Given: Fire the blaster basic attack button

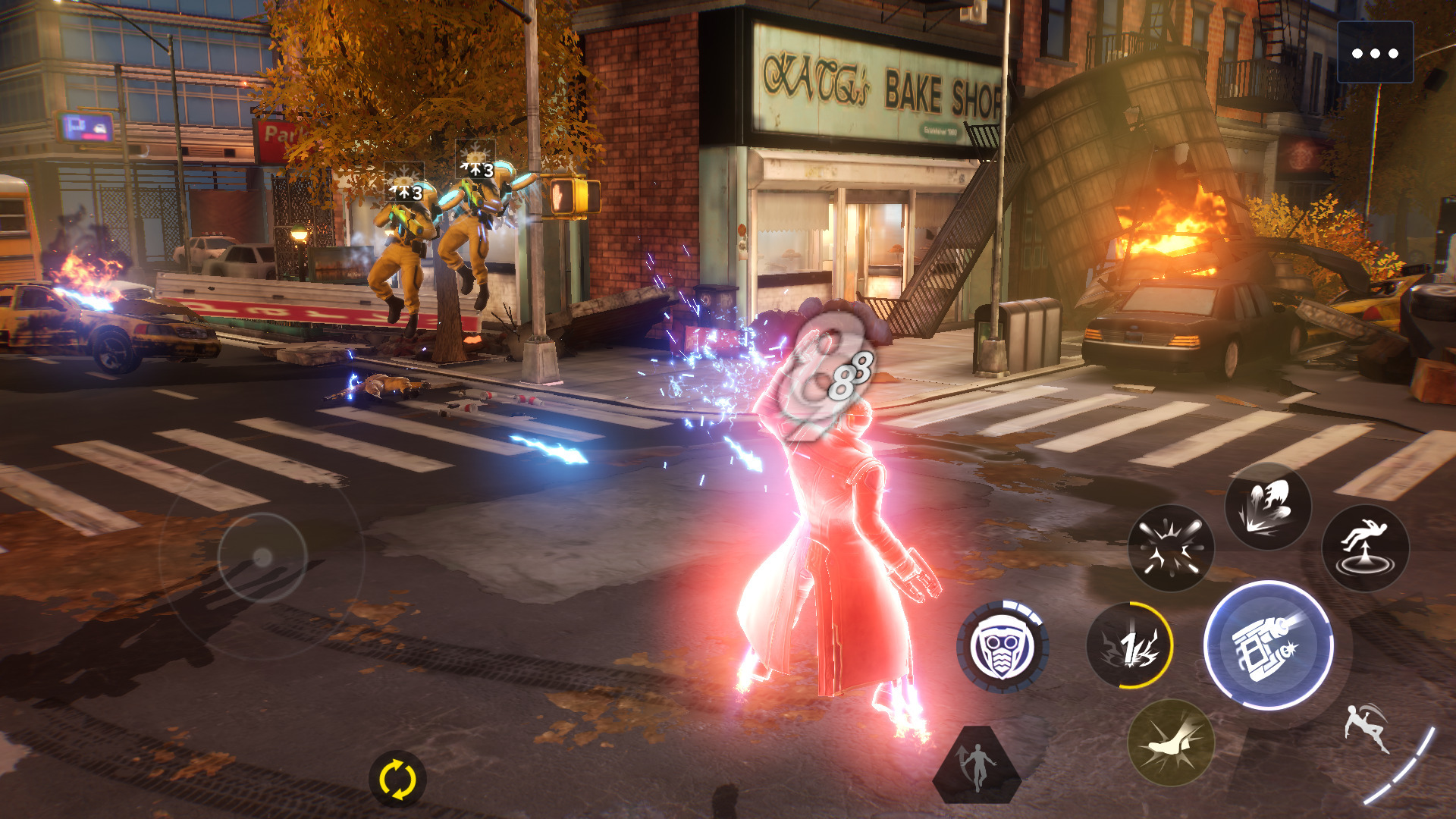Looking at the screenshot, I should (x=1268, y=645).
